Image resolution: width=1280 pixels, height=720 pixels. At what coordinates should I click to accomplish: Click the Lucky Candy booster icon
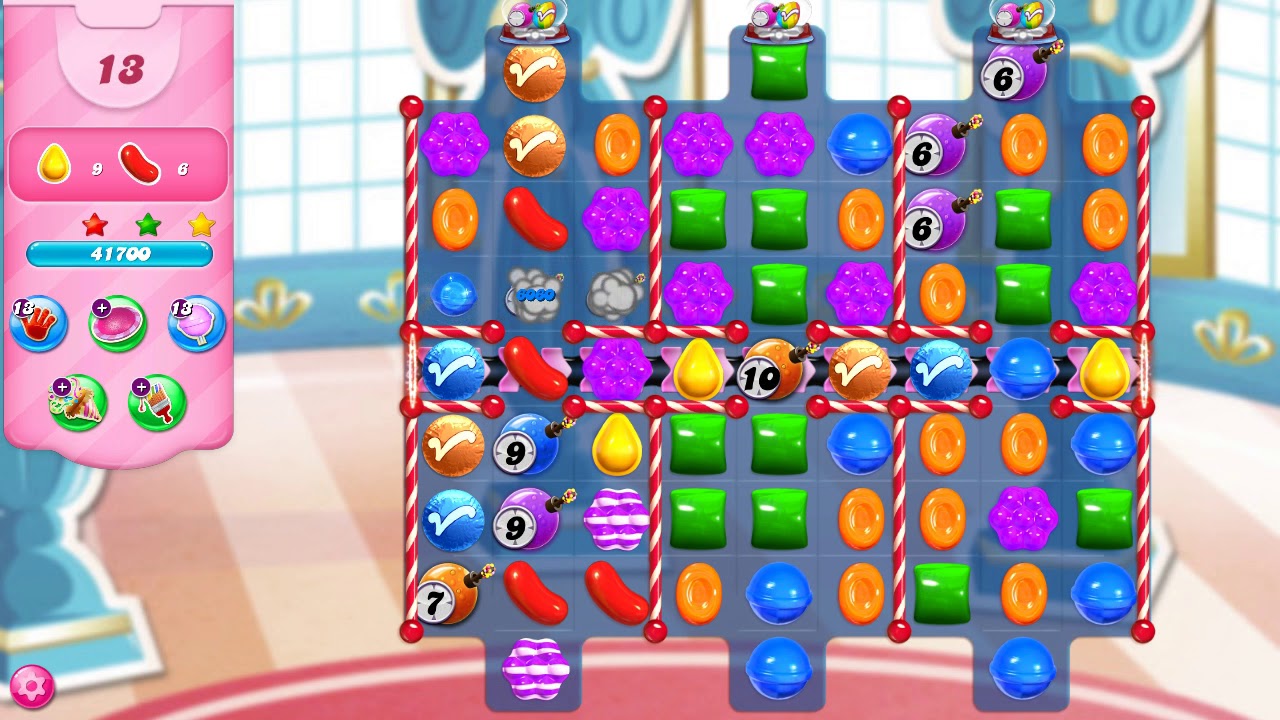pyautogui.click(x=116, y=323)
